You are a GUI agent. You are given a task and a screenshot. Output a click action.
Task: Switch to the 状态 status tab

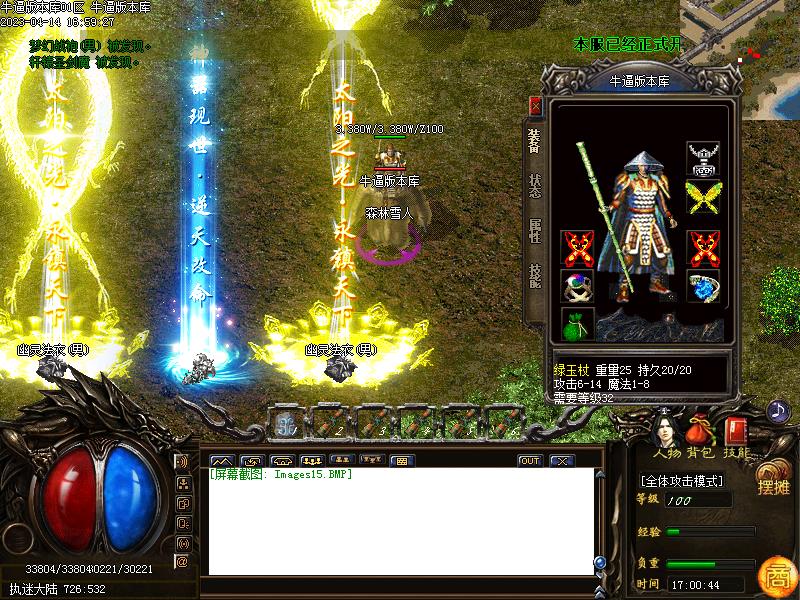(535, 187)
